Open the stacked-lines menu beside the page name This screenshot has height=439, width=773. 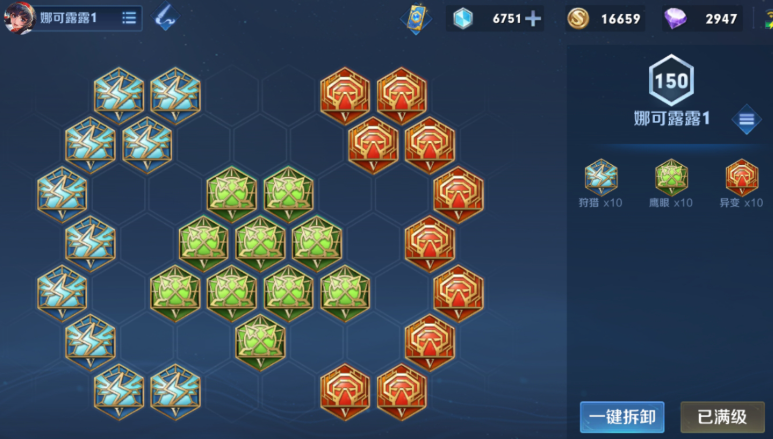pos(747,120)
